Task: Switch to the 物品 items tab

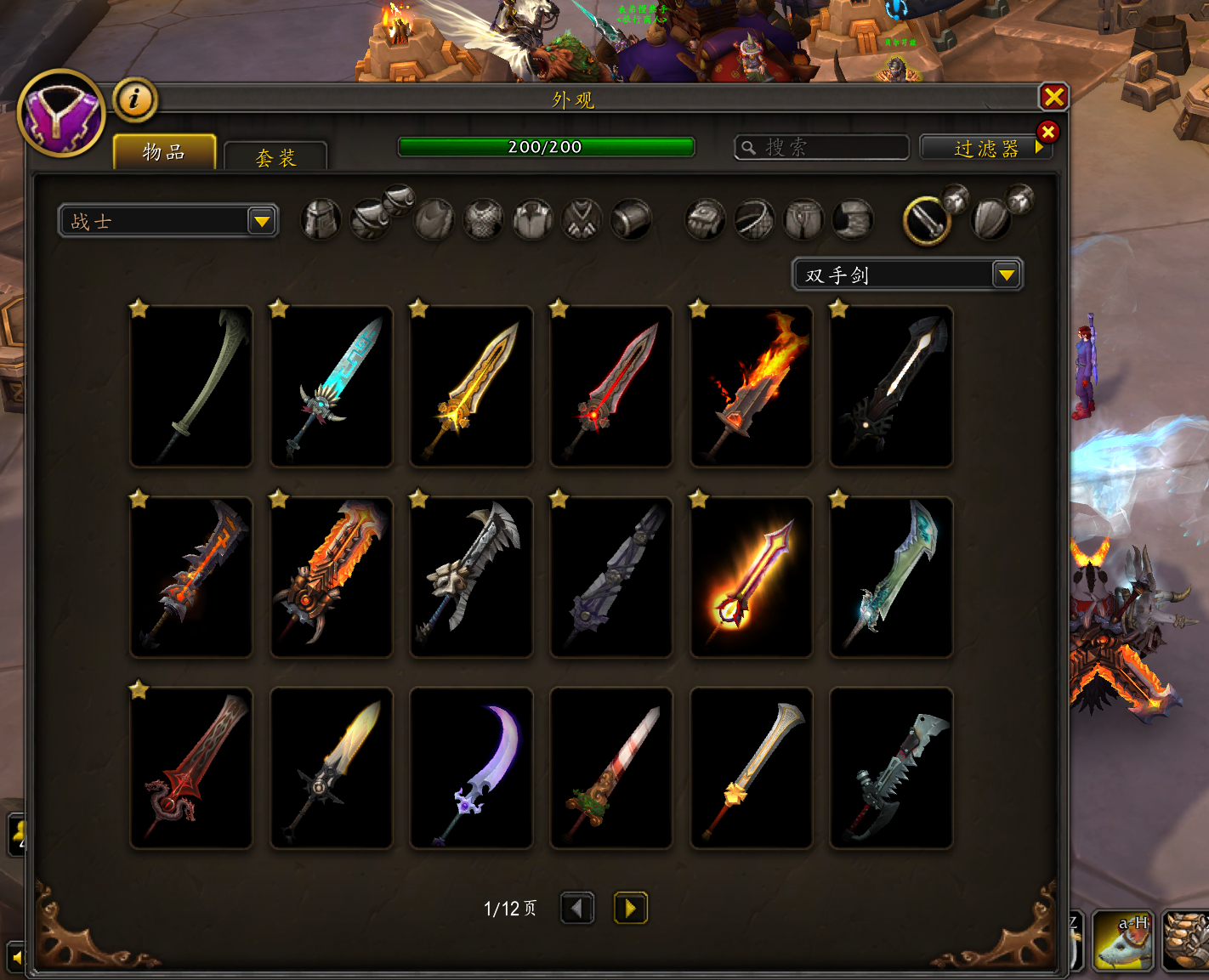Action: [164, 152]
